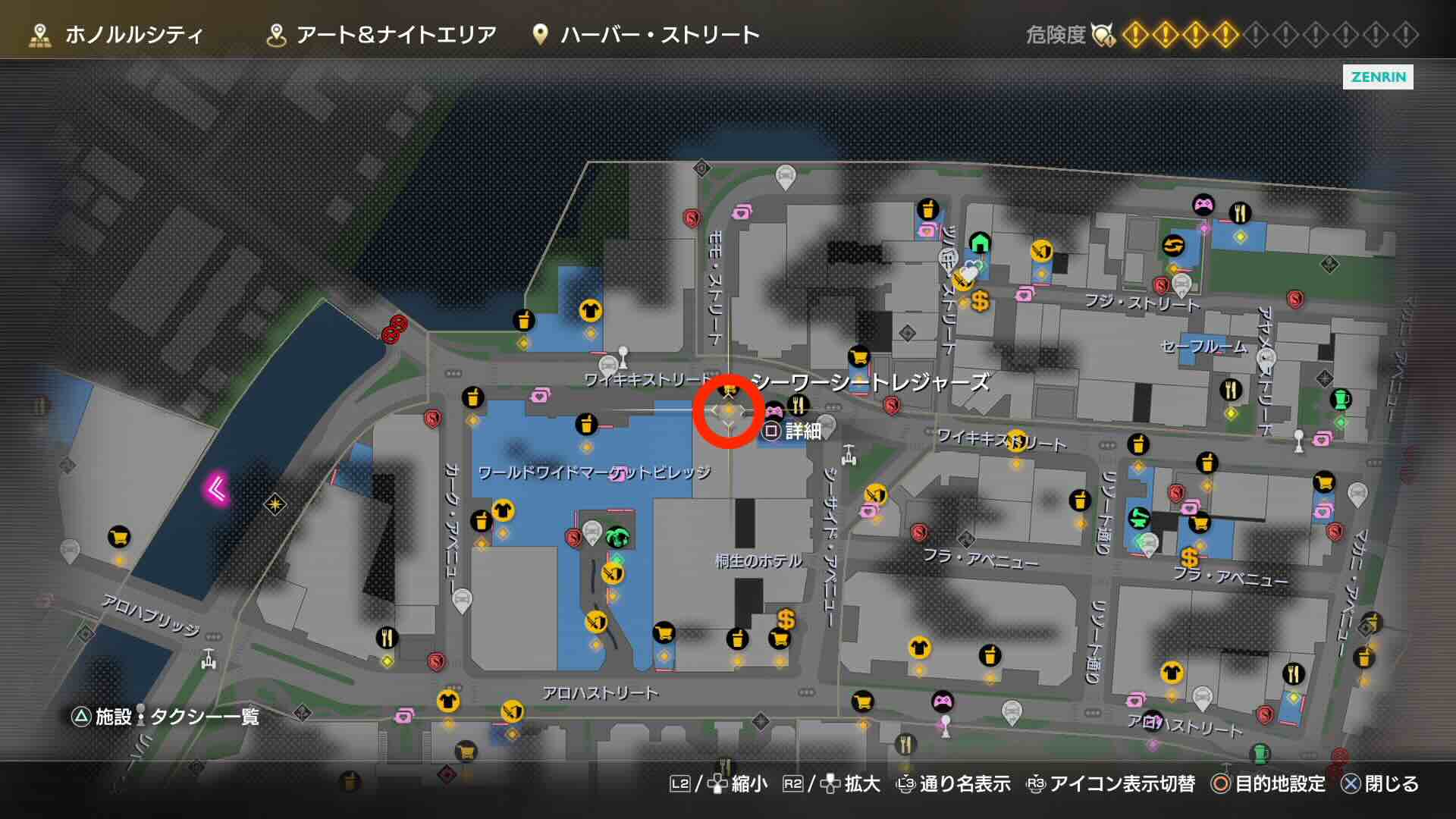Toggle the 危険度 danger alert bell icon
This screenshot has height=819, width=1456.
click(x=1102, y=34)
